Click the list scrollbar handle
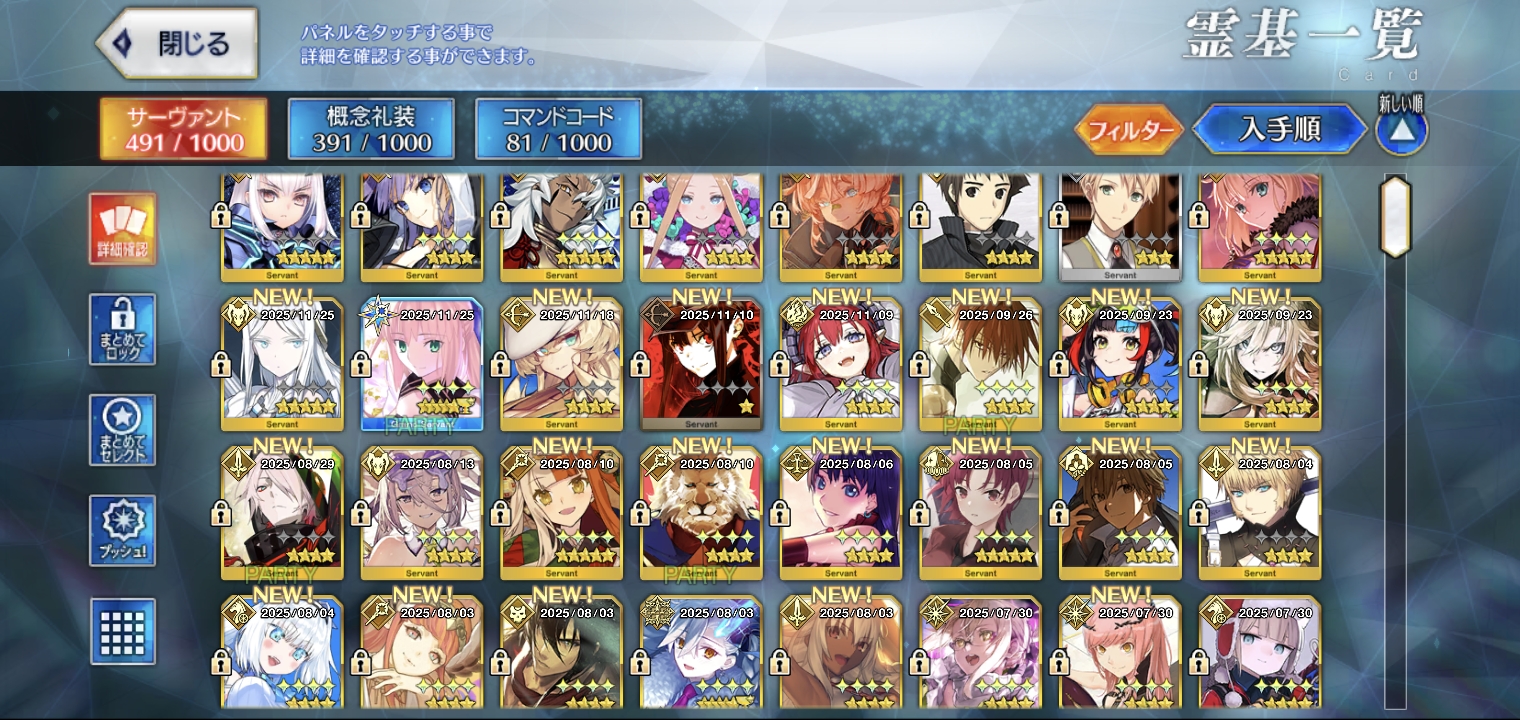 (1394, 216)
